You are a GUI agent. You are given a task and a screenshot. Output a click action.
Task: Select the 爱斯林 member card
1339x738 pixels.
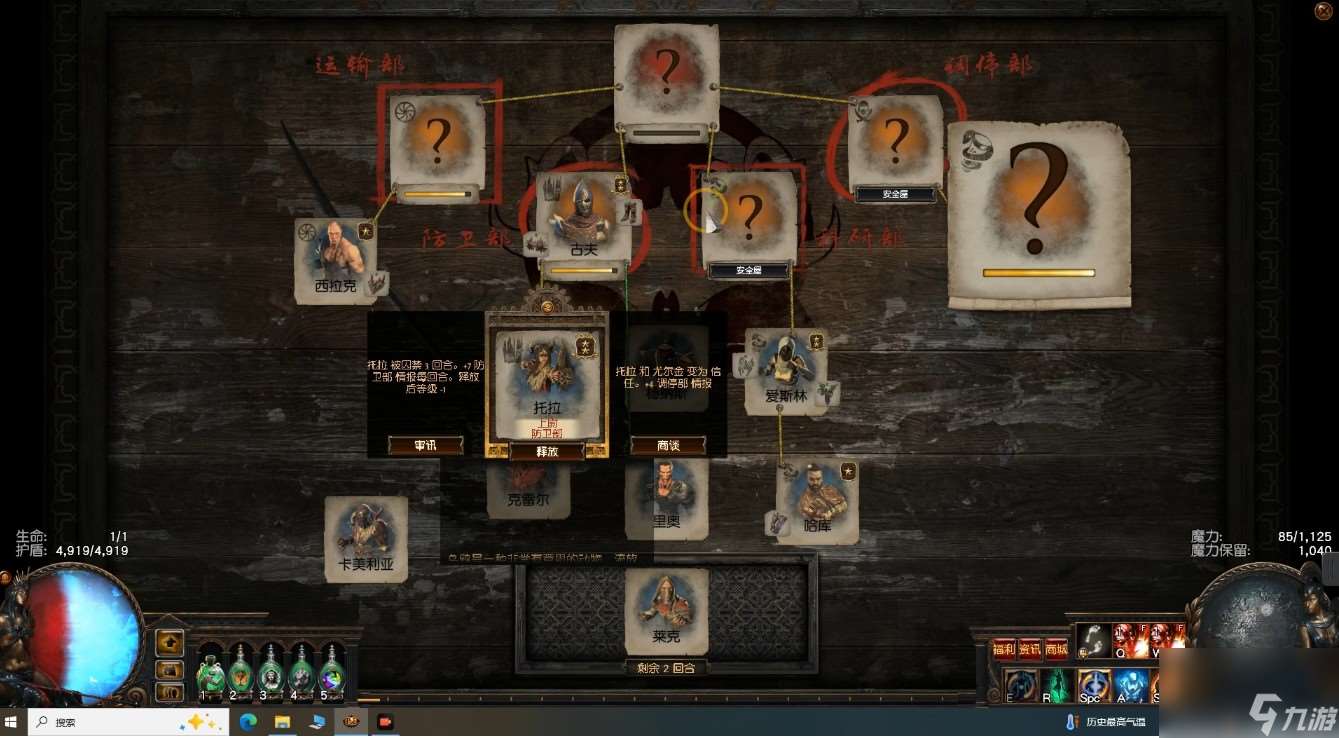(786, 371)
